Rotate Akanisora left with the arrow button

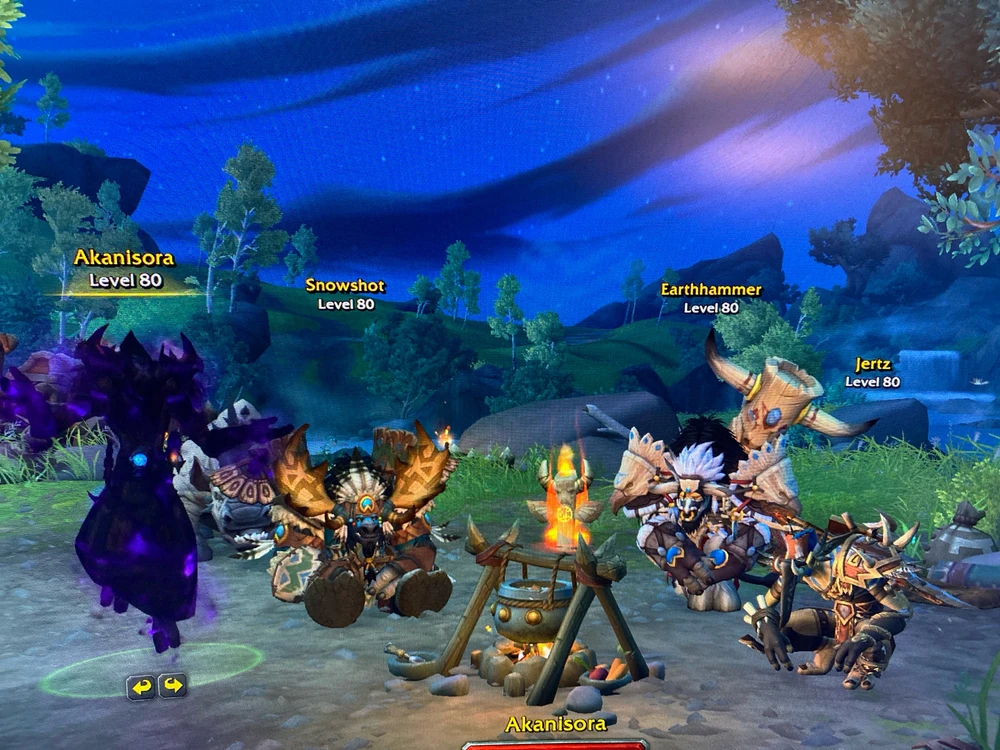(141, 686)
